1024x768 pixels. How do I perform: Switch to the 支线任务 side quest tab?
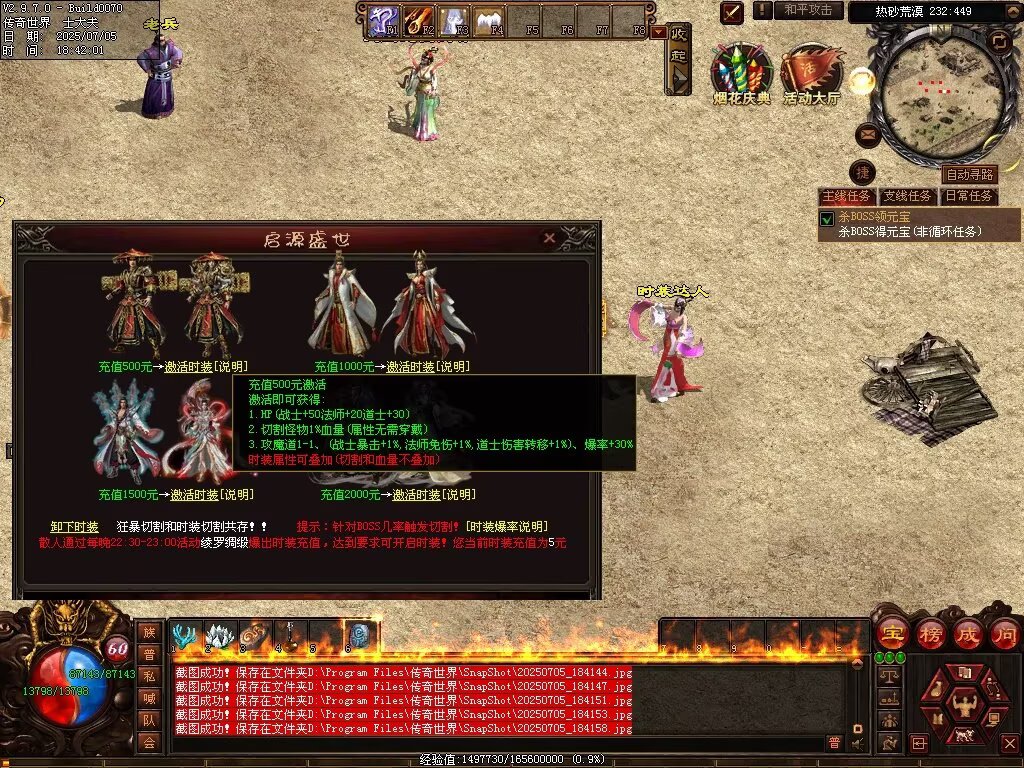908,196
